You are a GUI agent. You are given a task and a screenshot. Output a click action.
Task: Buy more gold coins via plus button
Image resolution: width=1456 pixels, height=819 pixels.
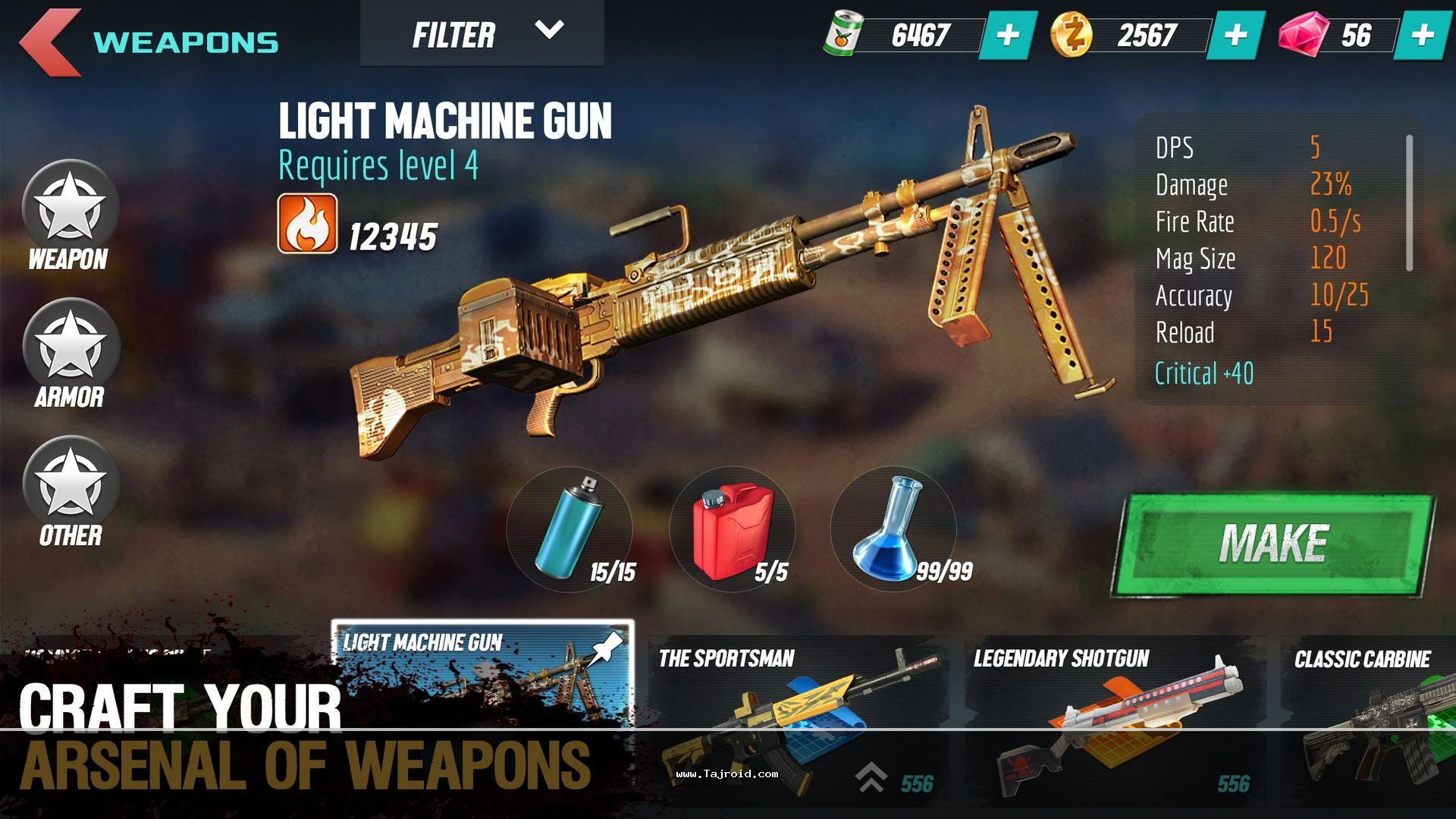pos(1235,35)
